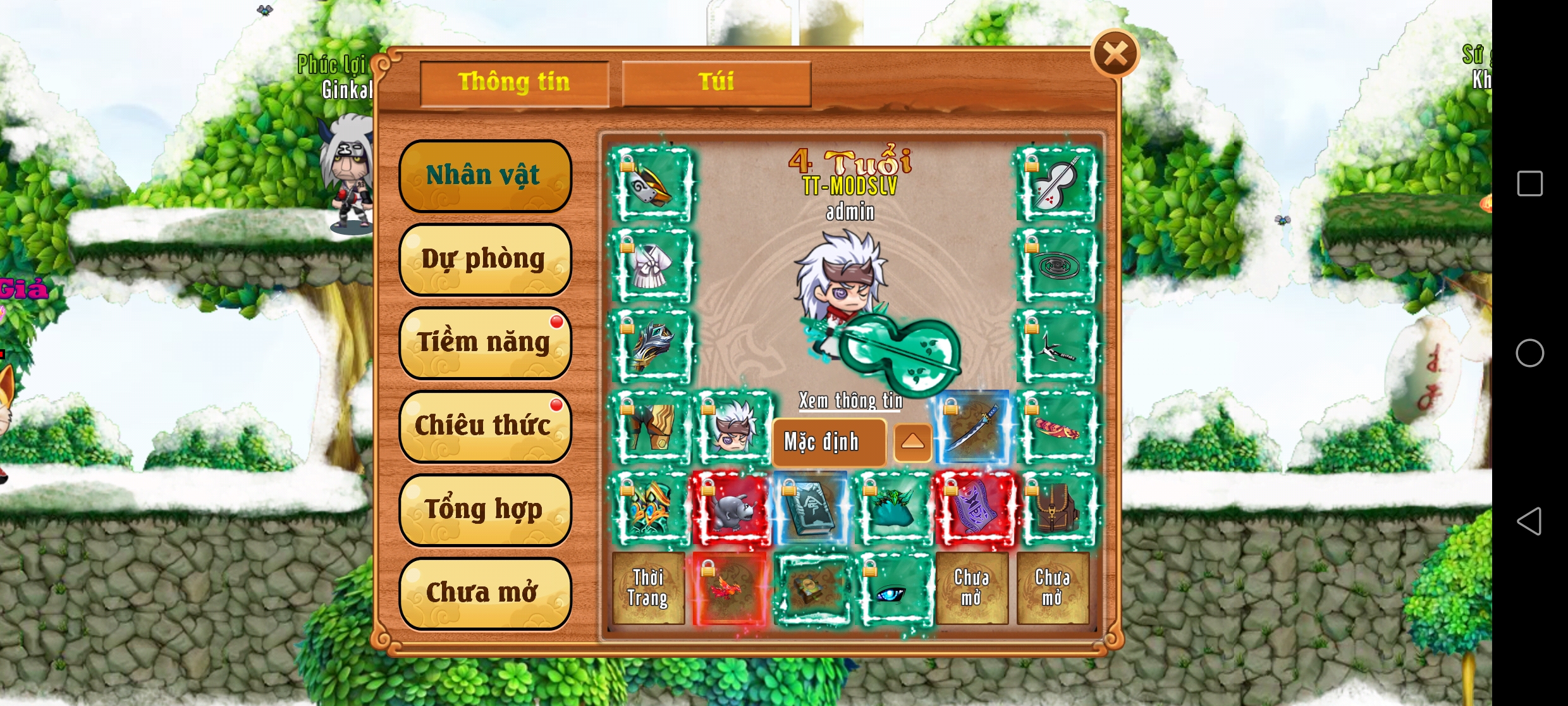Viewport: 1568px width, 706px height.
Task: Switch to the Thông tin tab
Action: pyautogui.click(x=514, y=83)
